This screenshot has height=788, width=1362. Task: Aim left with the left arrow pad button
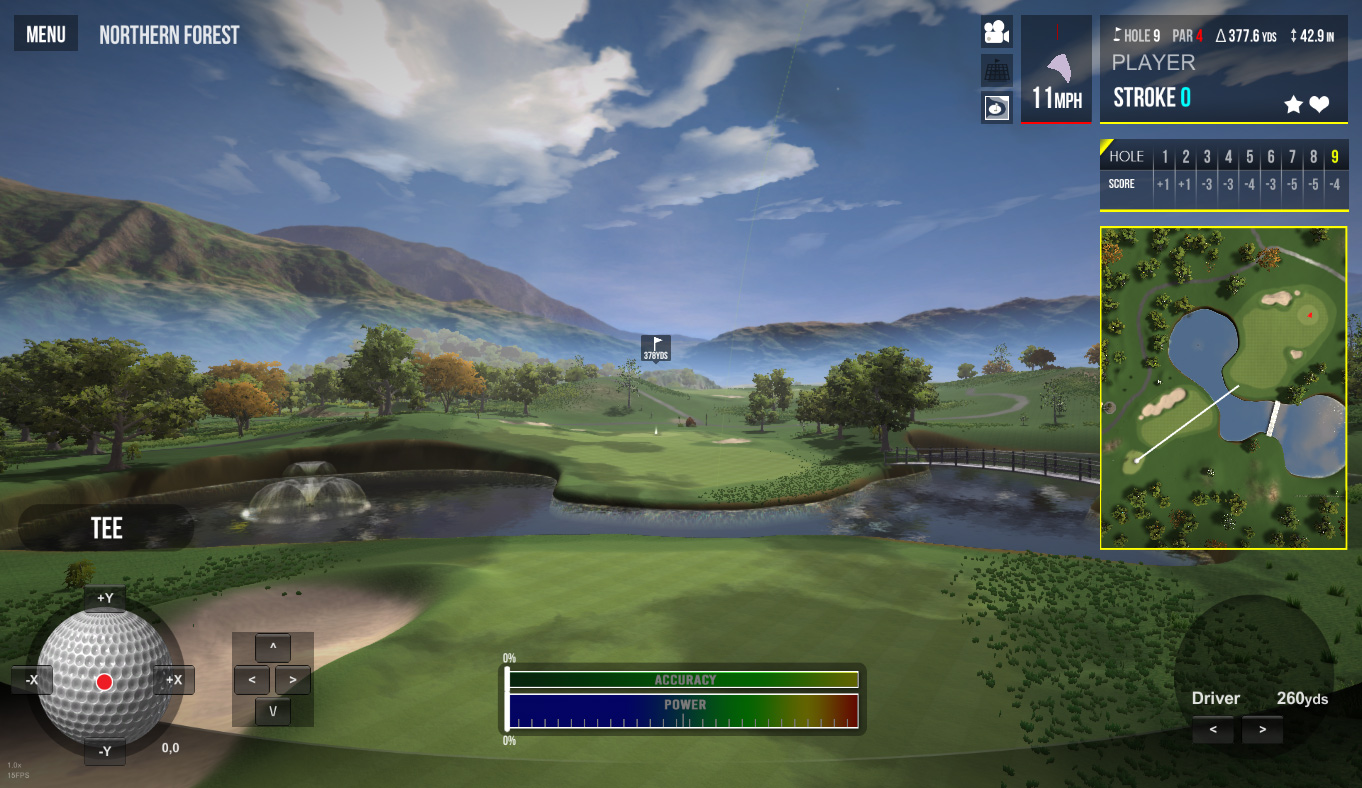coord(251,680)
